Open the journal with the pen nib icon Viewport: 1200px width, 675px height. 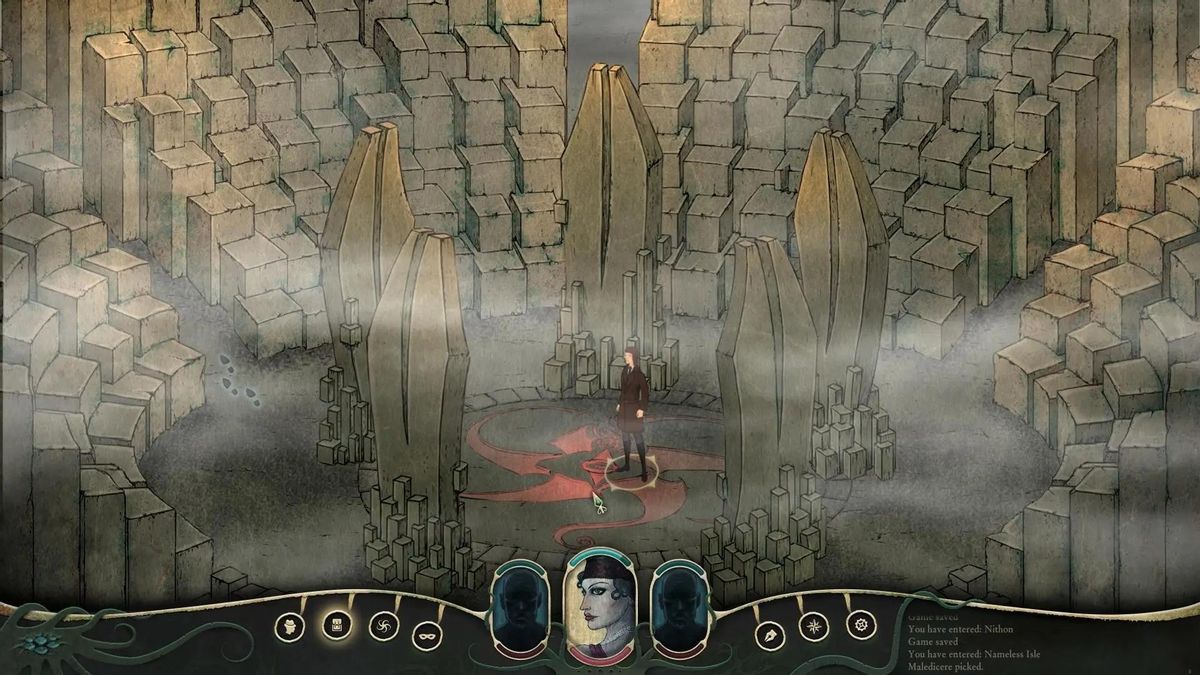click(x=770, y=631)
